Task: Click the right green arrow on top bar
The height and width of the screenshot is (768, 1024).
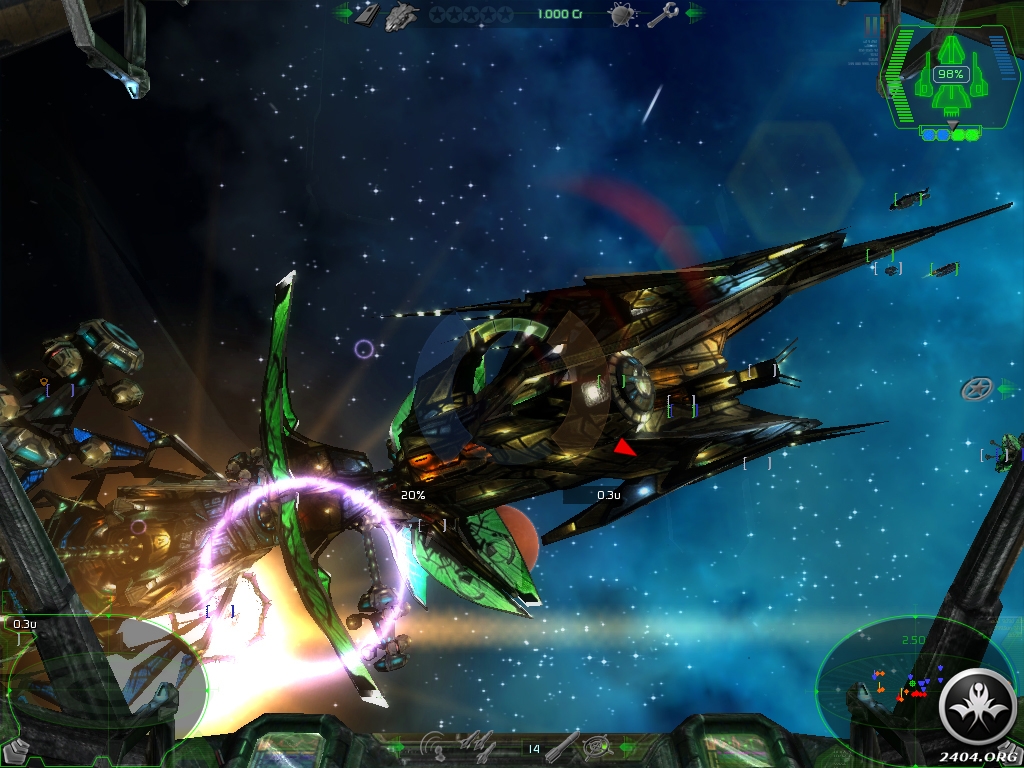Action: coord(694,14)
